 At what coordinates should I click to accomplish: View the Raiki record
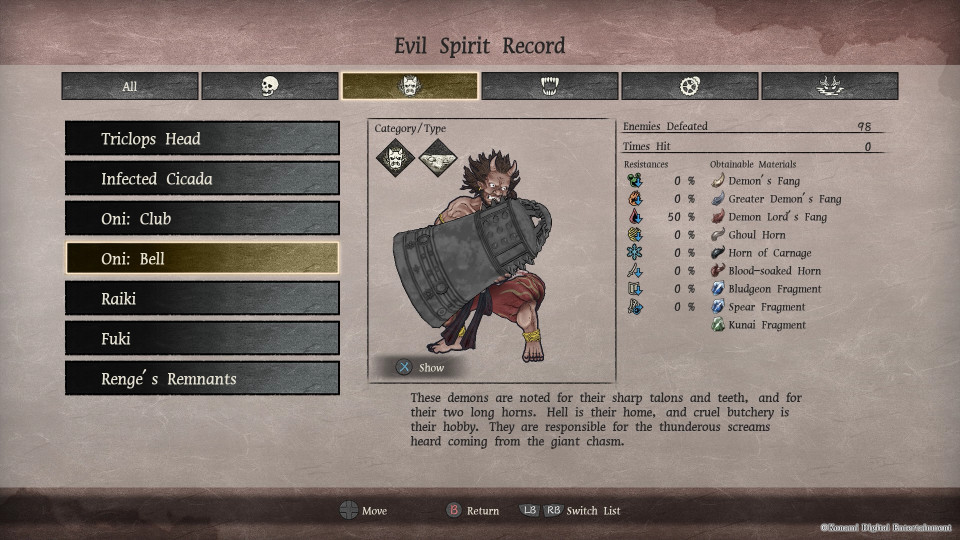point(202,299)
